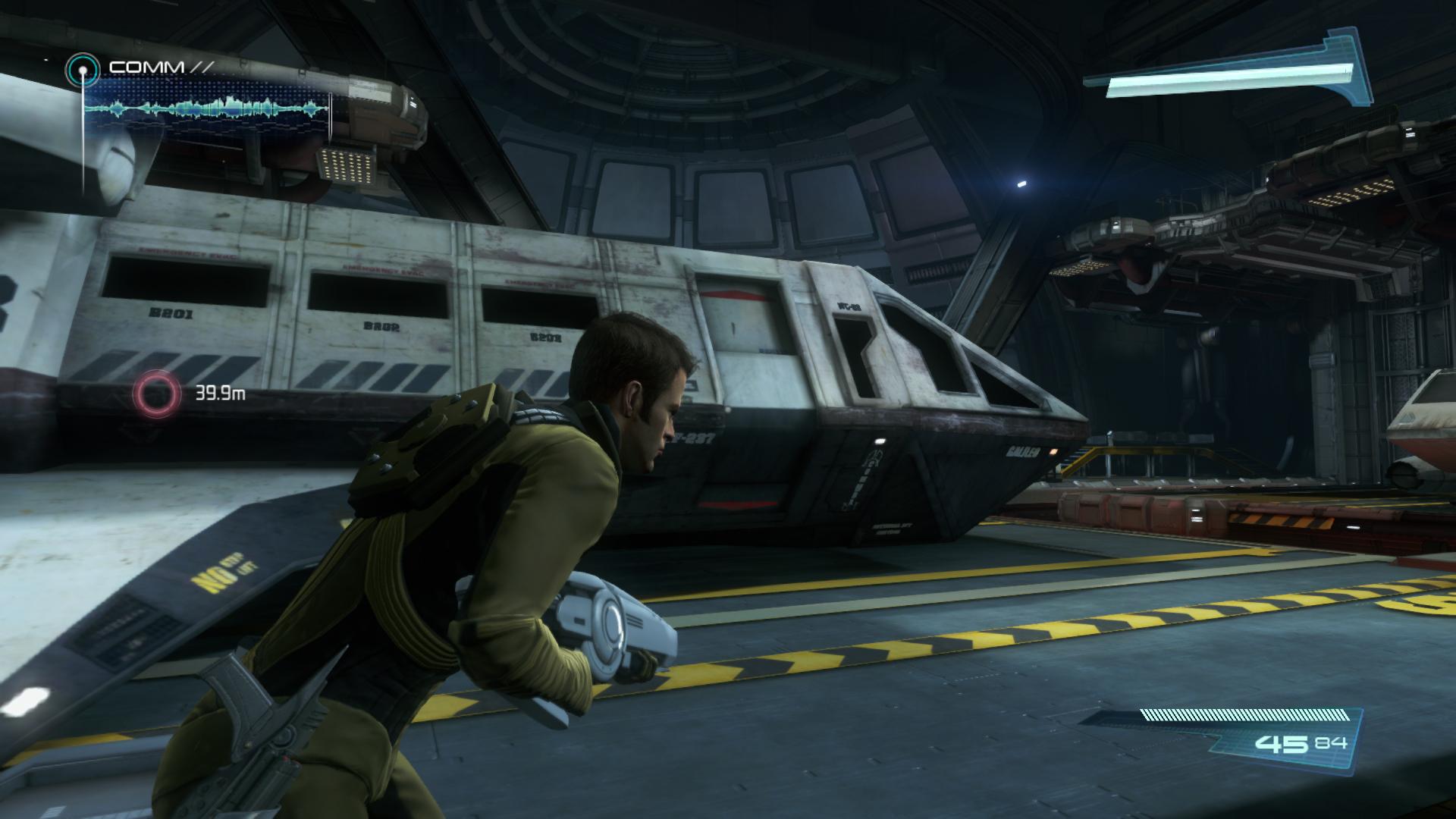This screenshot has height=819, width=1456.
Task: Click the COMM circular communicator icon
Action: point(82,71)
